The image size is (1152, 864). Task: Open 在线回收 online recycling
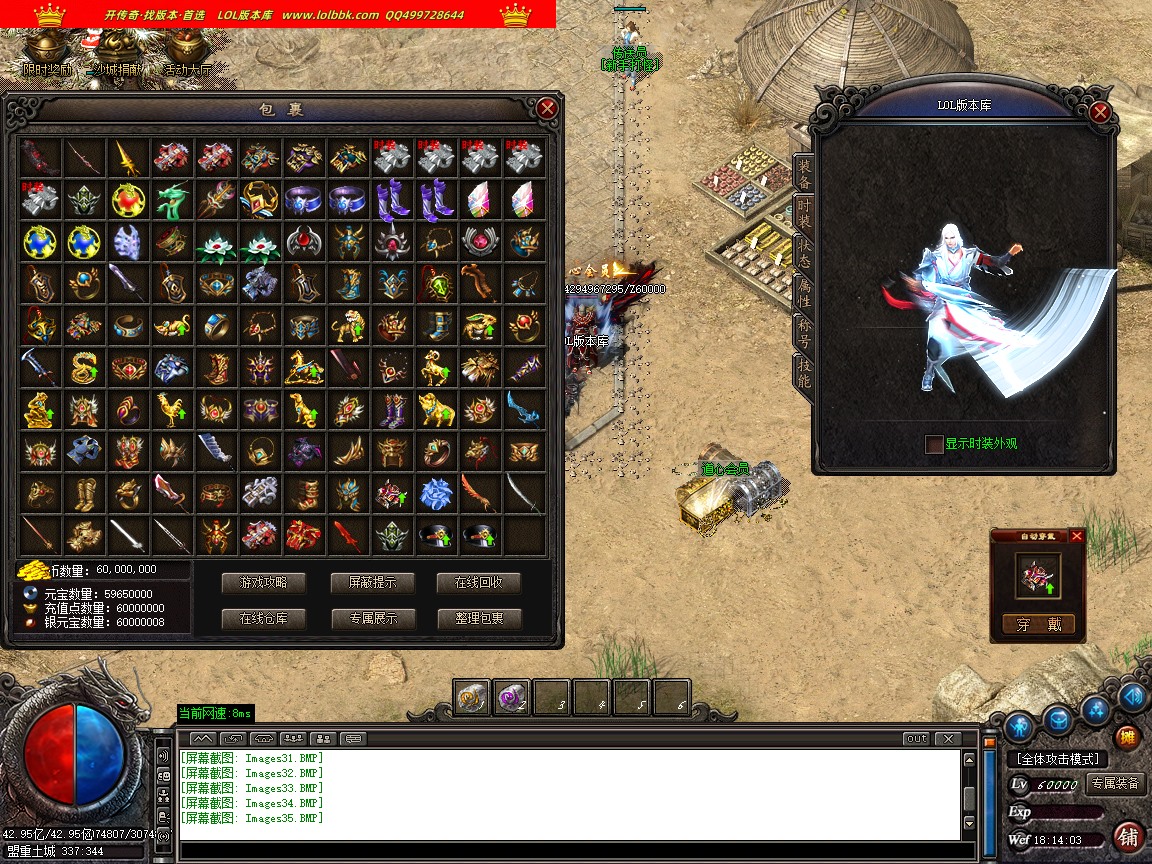click(479, 582)
